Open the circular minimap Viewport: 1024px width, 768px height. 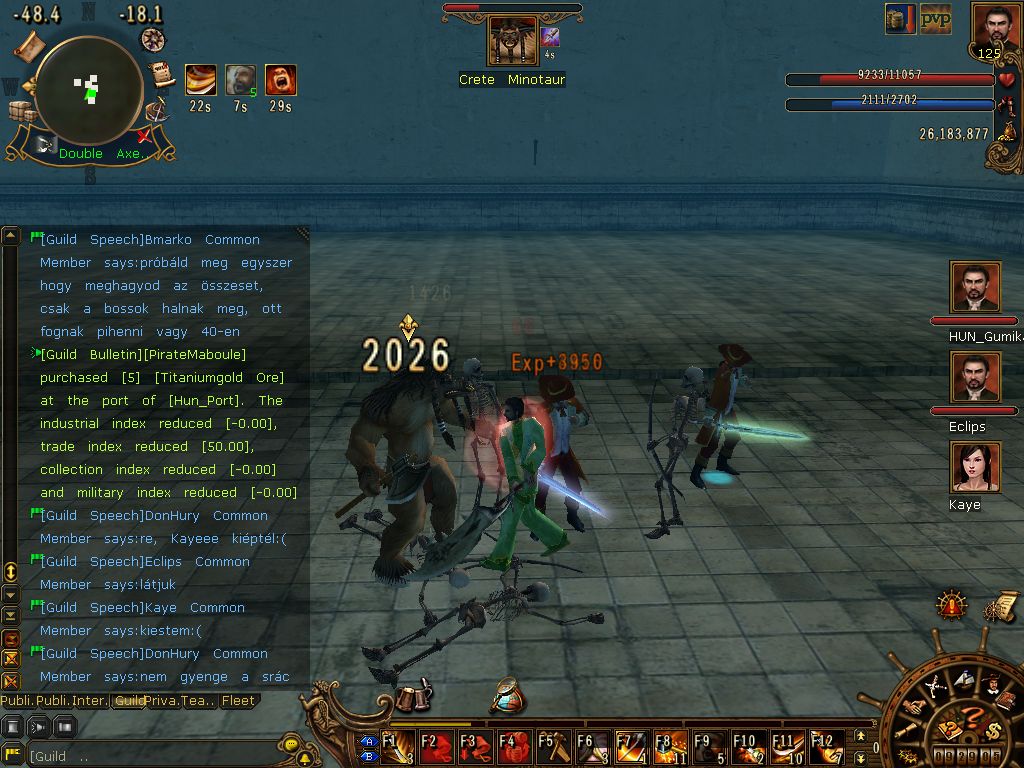[x=89, y=90]
